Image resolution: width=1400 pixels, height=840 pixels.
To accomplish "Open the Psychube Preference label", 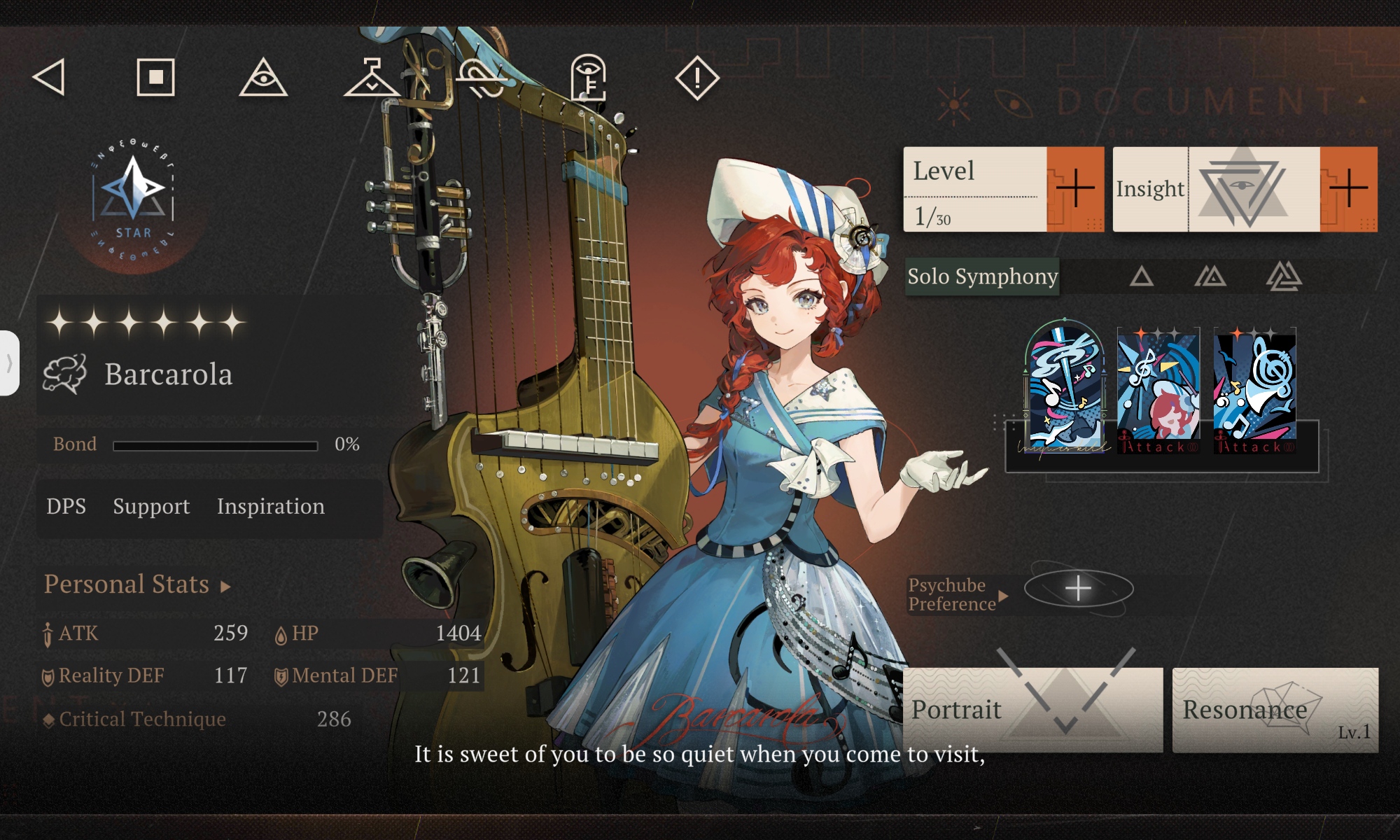I will pos(956,595).
